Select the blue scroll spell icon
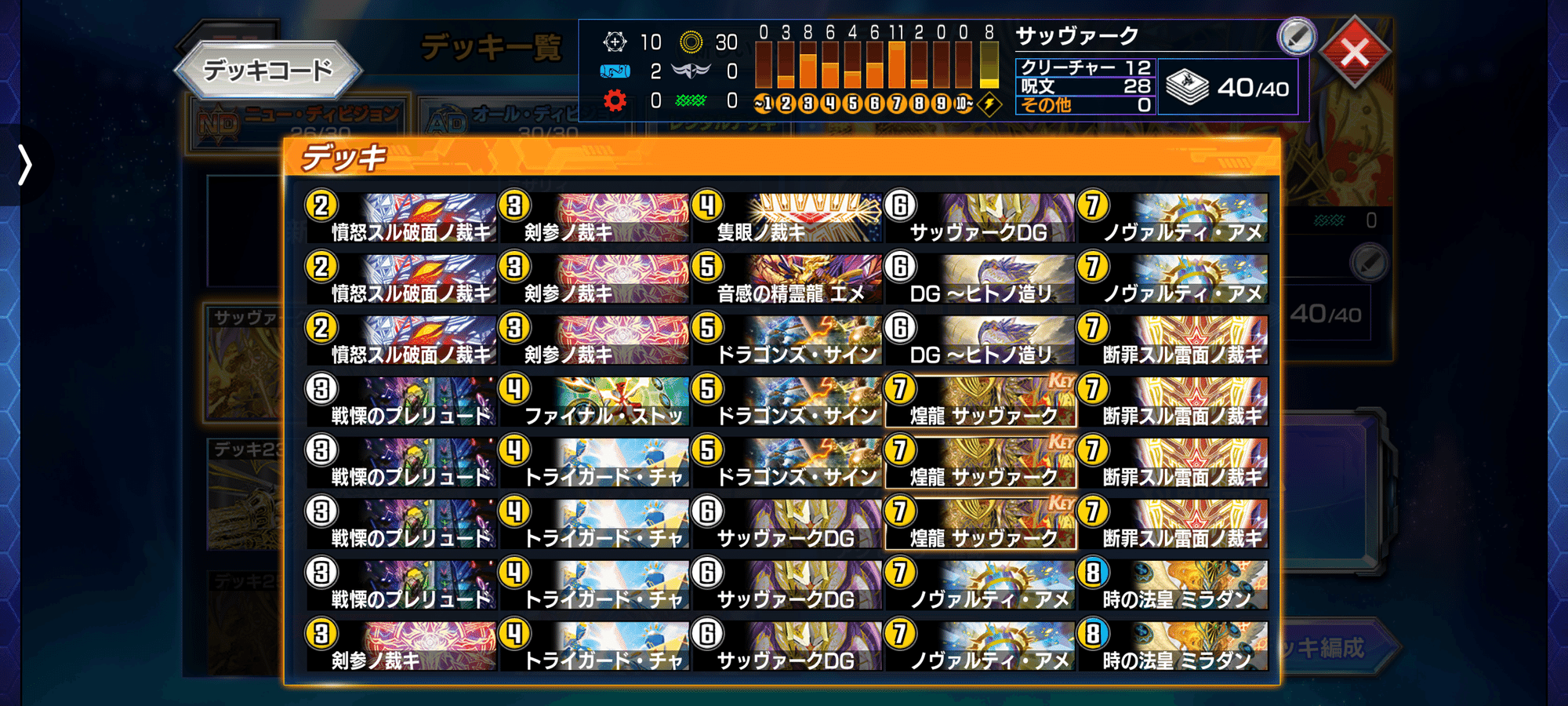 tap(615, 71)
